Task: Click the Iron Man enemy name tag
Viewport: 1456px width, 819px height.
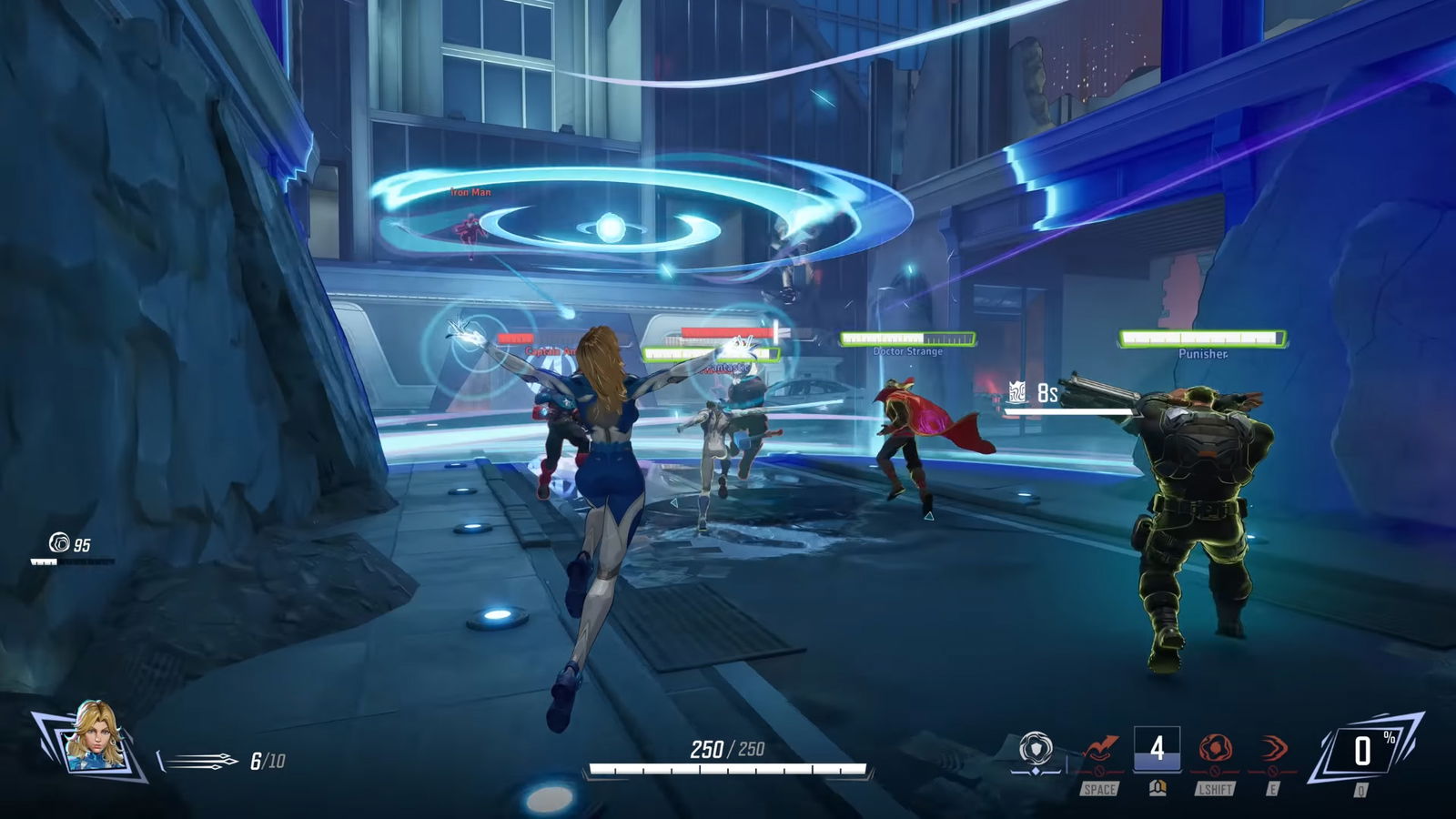Action: tap(470, 193)
